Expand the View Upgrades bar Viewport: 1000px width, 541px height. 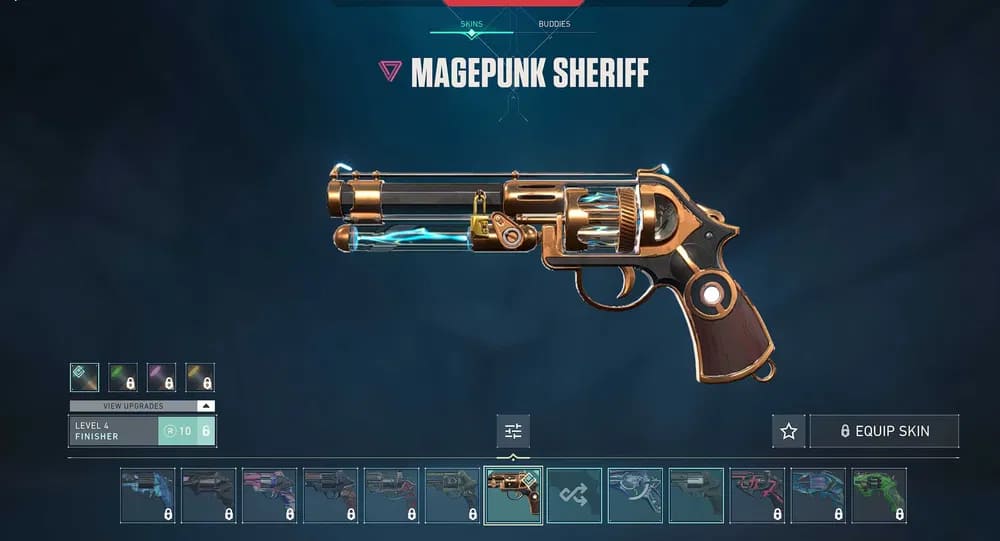(142, 406)
